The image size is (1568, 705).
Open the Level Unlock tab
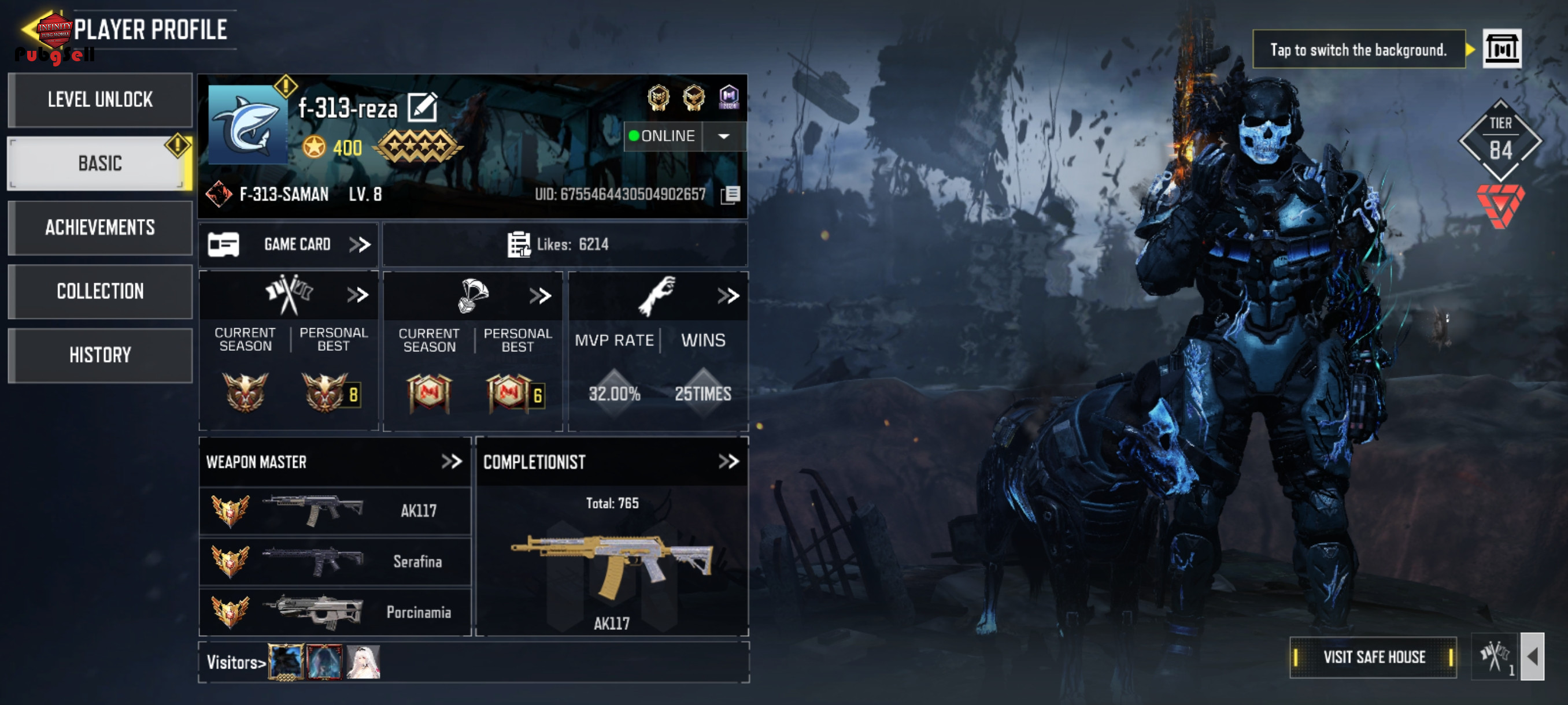(100, 100)
